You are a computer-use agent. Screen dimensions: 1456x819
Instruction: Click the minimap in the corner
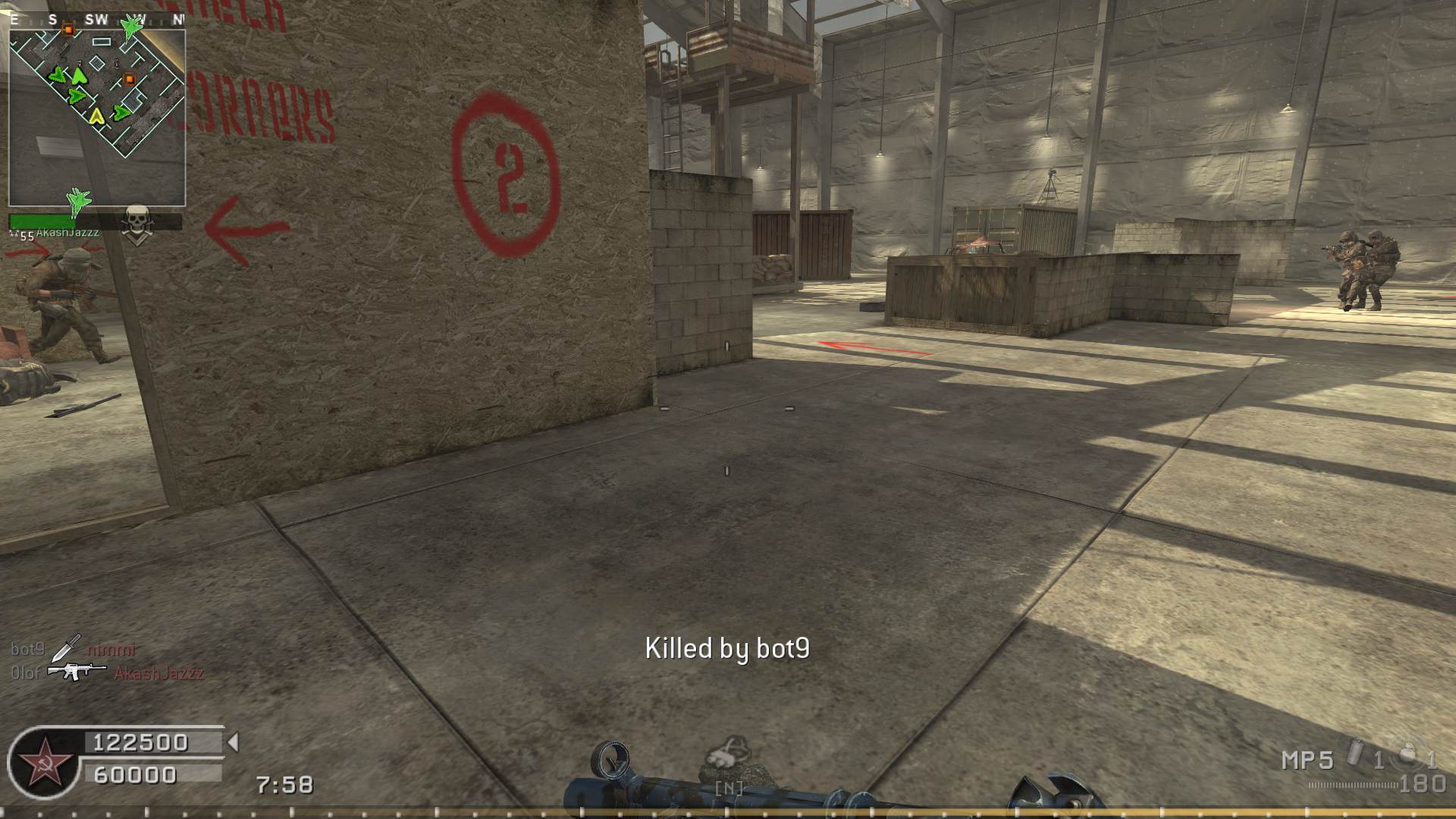click(97, 115)
